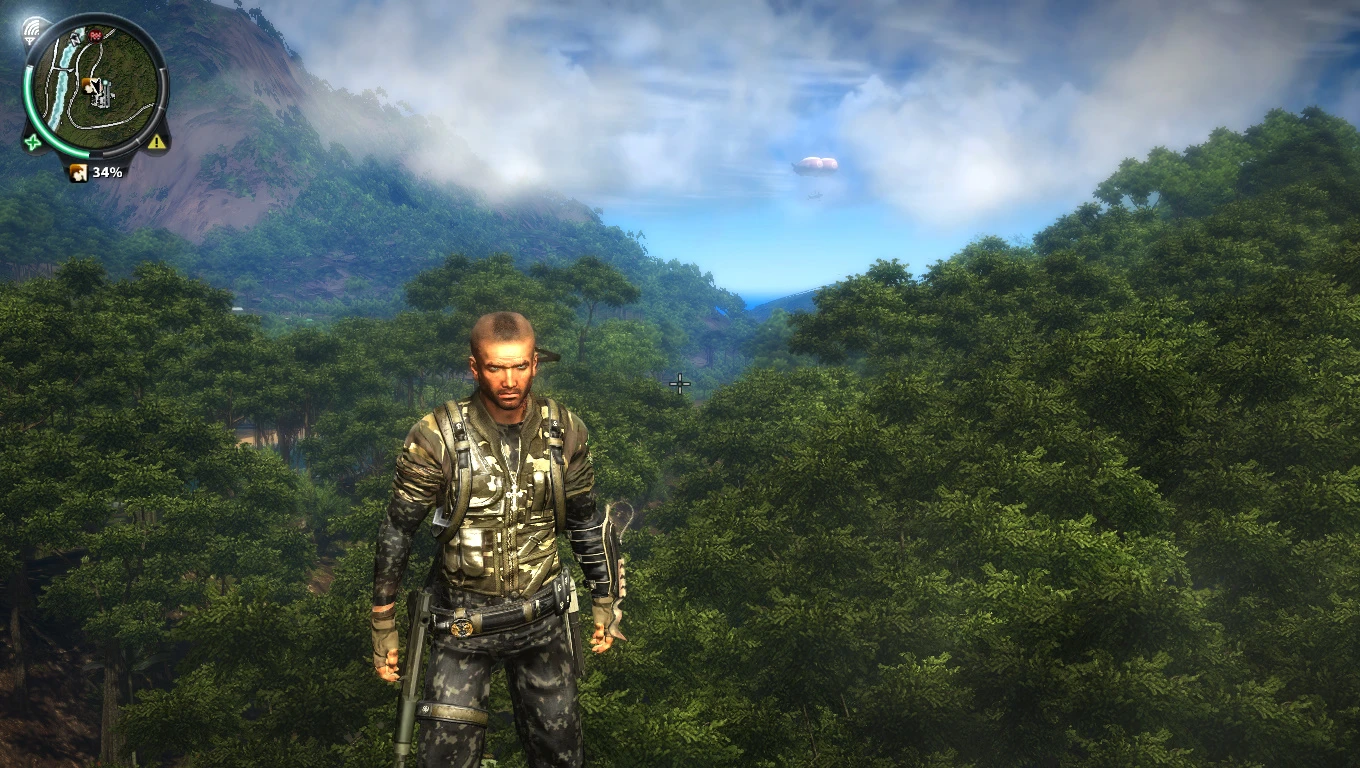Click Rico's silver belt buckle
The width and height of the screenshot is (1360, 768).
click(x=462, y=627)
